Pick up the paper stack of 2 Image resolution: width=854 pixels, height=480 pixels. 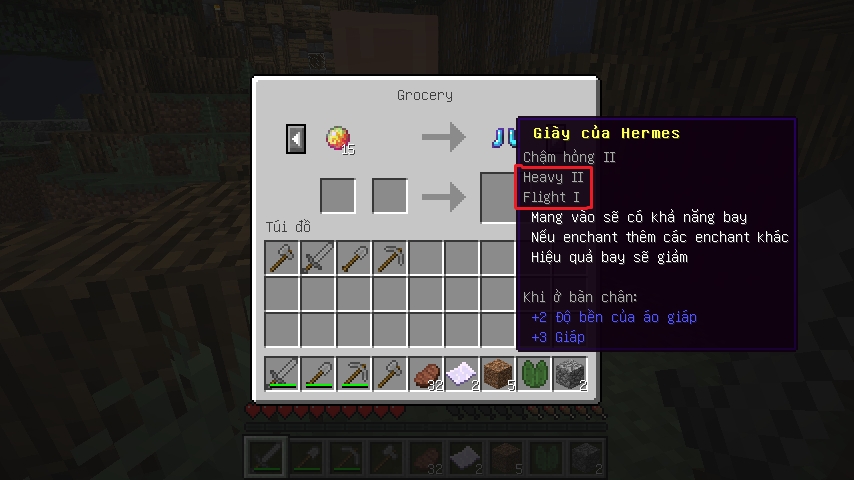click(x=462, y=373)
